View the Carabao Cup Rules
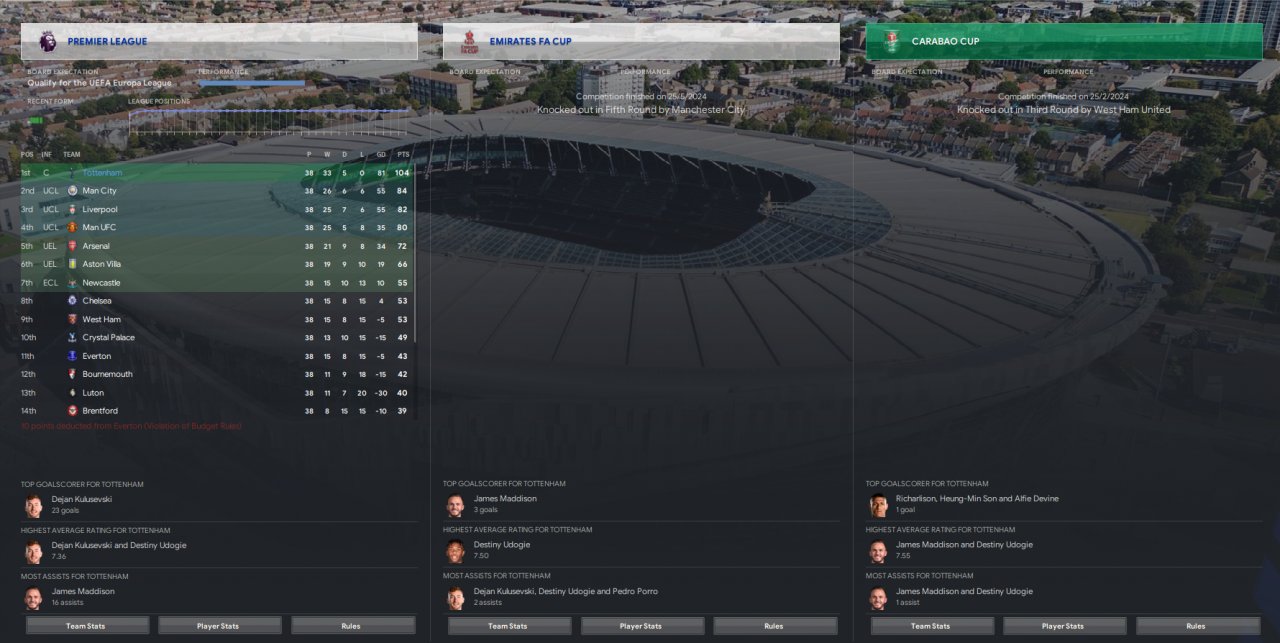 point(1196,626)
